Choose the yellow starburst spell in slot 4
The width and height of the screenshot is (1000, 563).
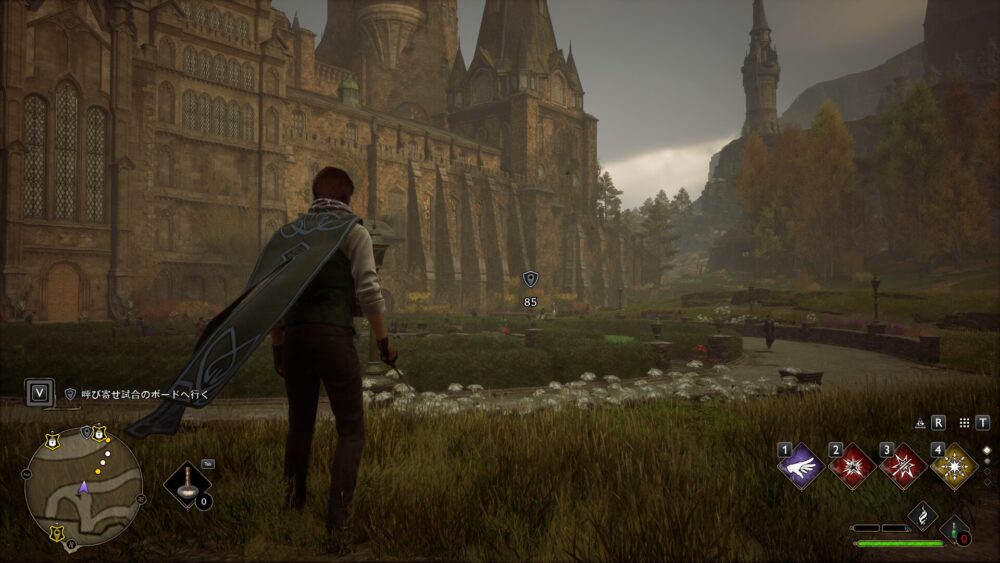pos(953,466)
